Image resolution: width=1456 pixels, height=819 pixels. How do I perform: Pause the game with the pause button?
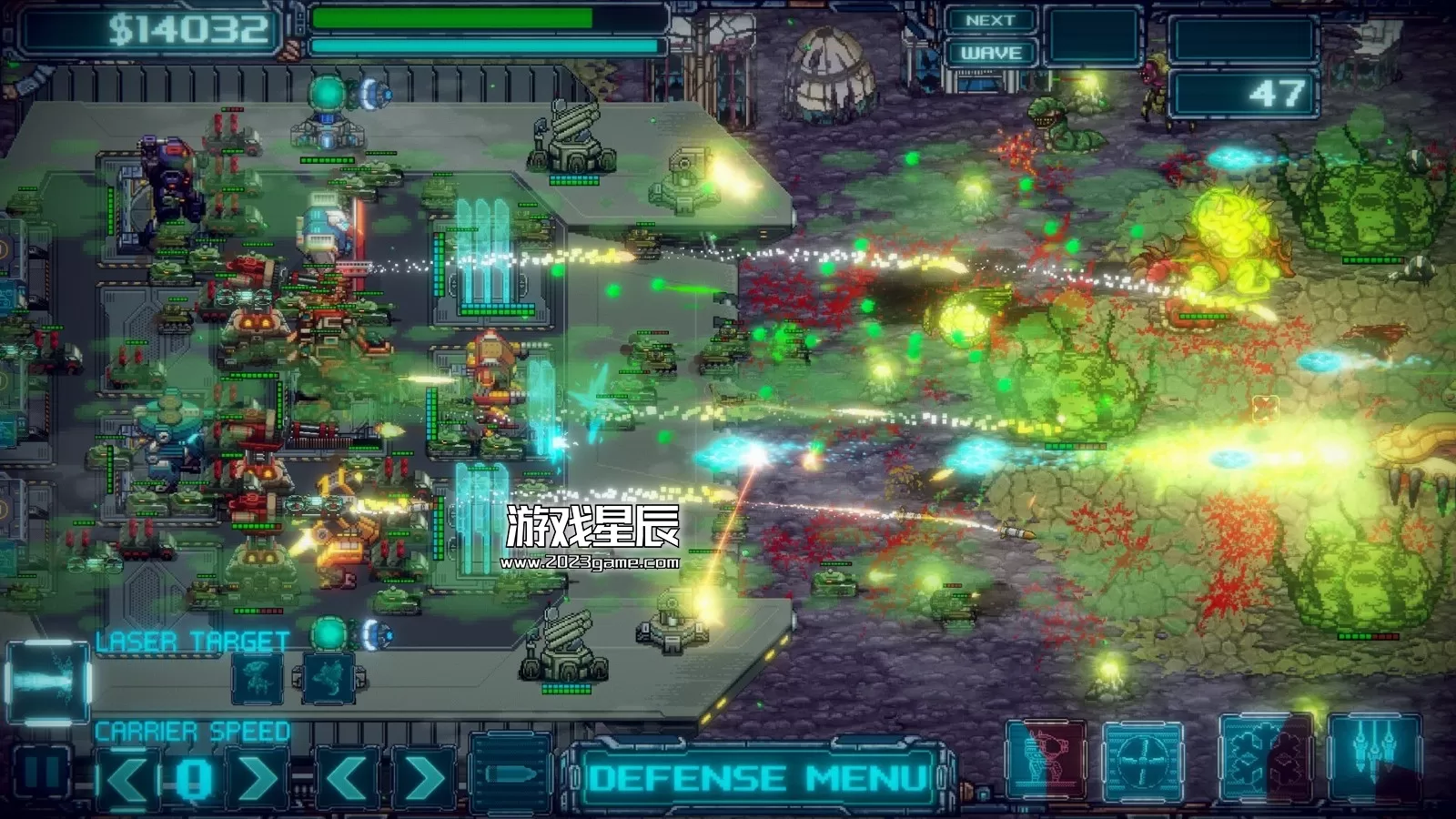coord(39,773)
